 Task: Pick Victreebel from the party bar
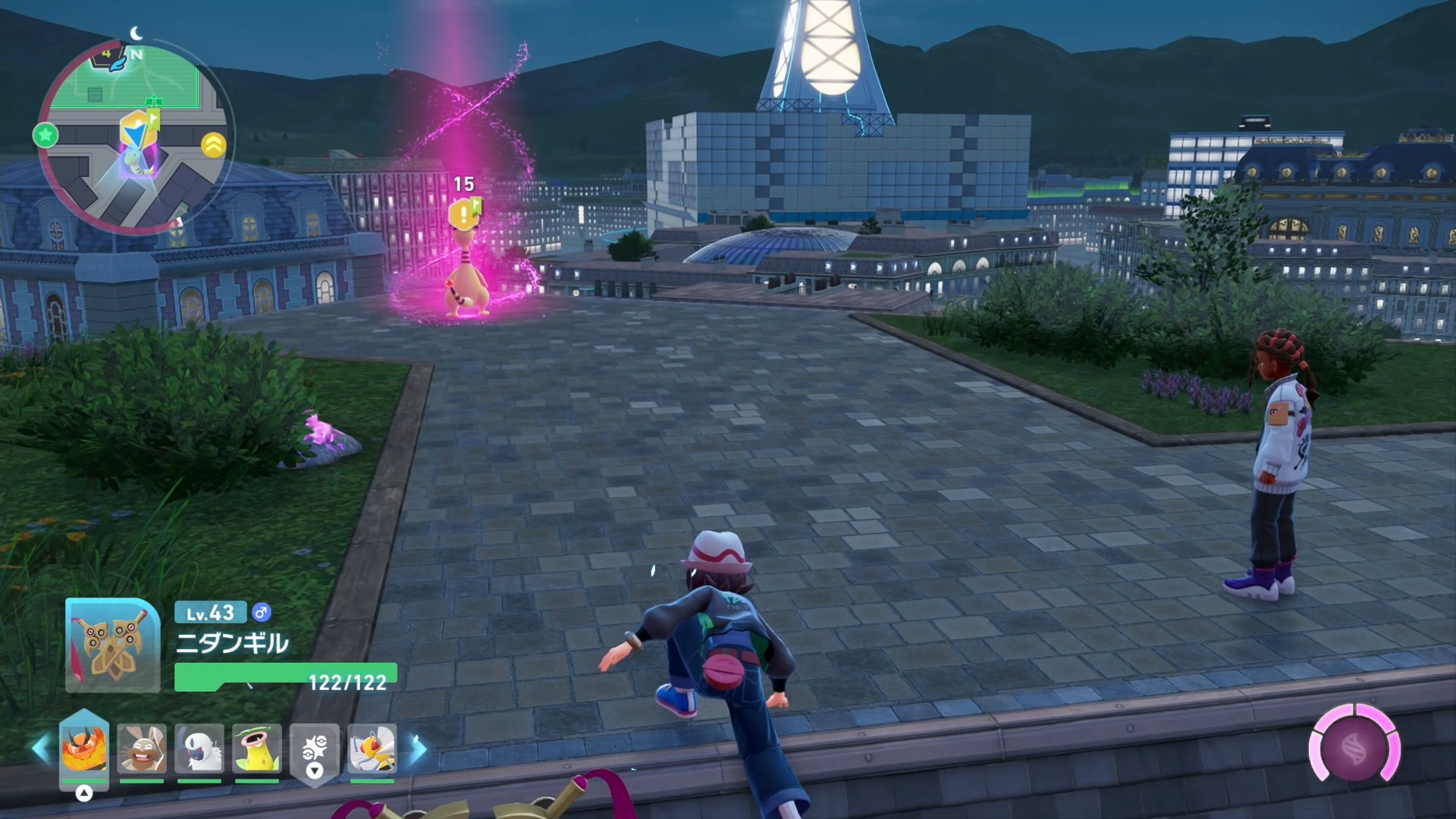point(257,748)
